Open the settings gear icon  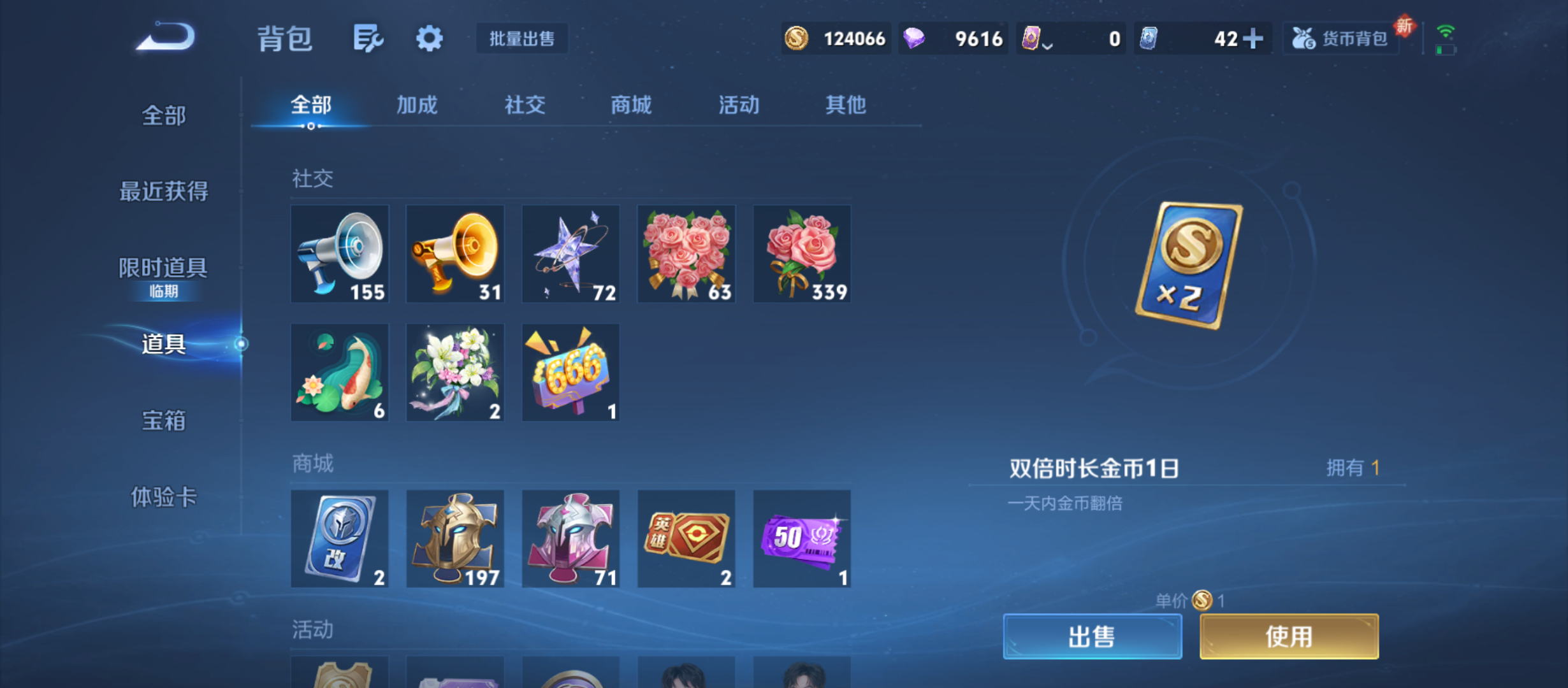point(430,38)
